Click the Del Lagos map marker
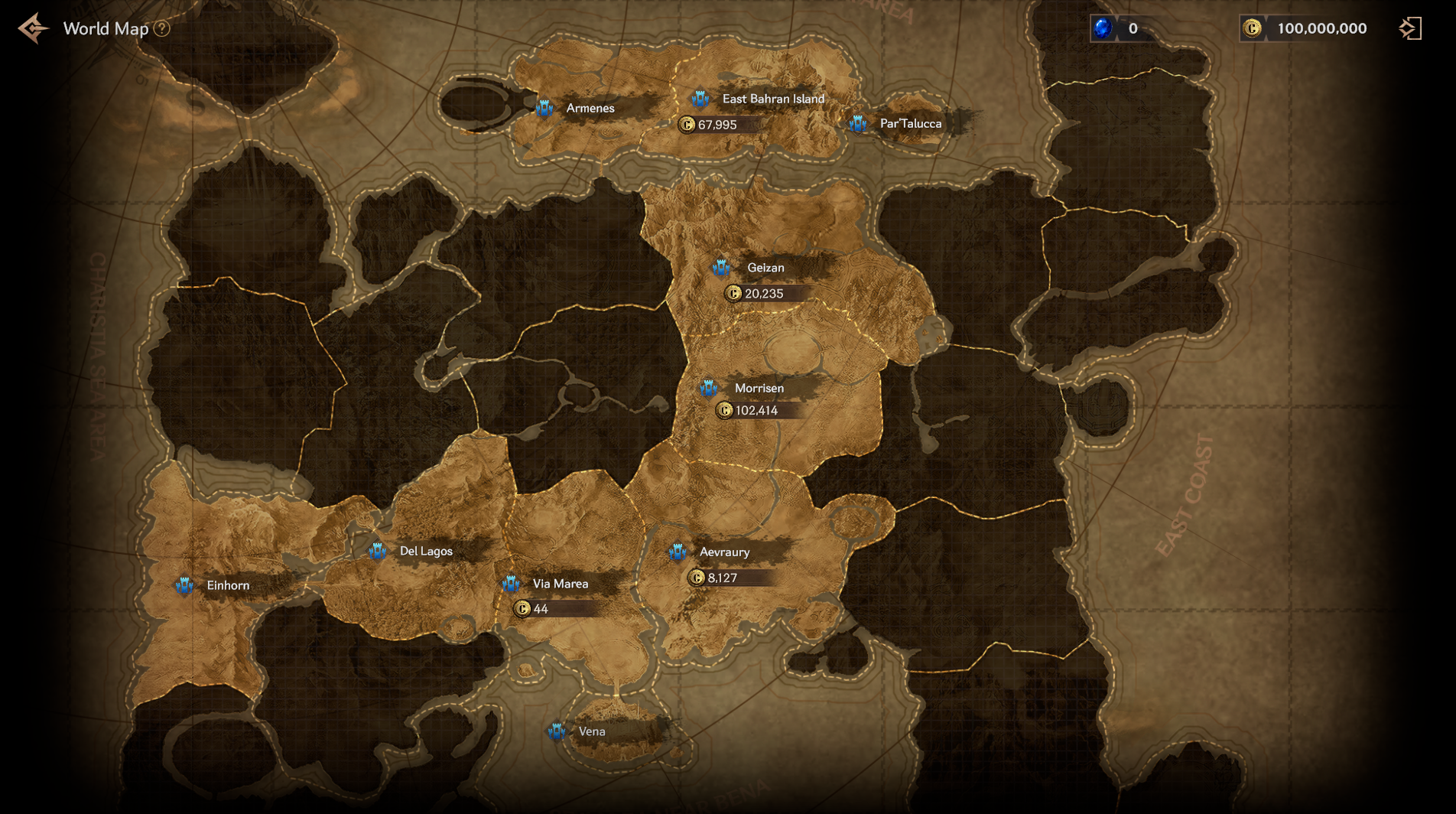This screenshot has height=814, width=1456. [377, 552]
